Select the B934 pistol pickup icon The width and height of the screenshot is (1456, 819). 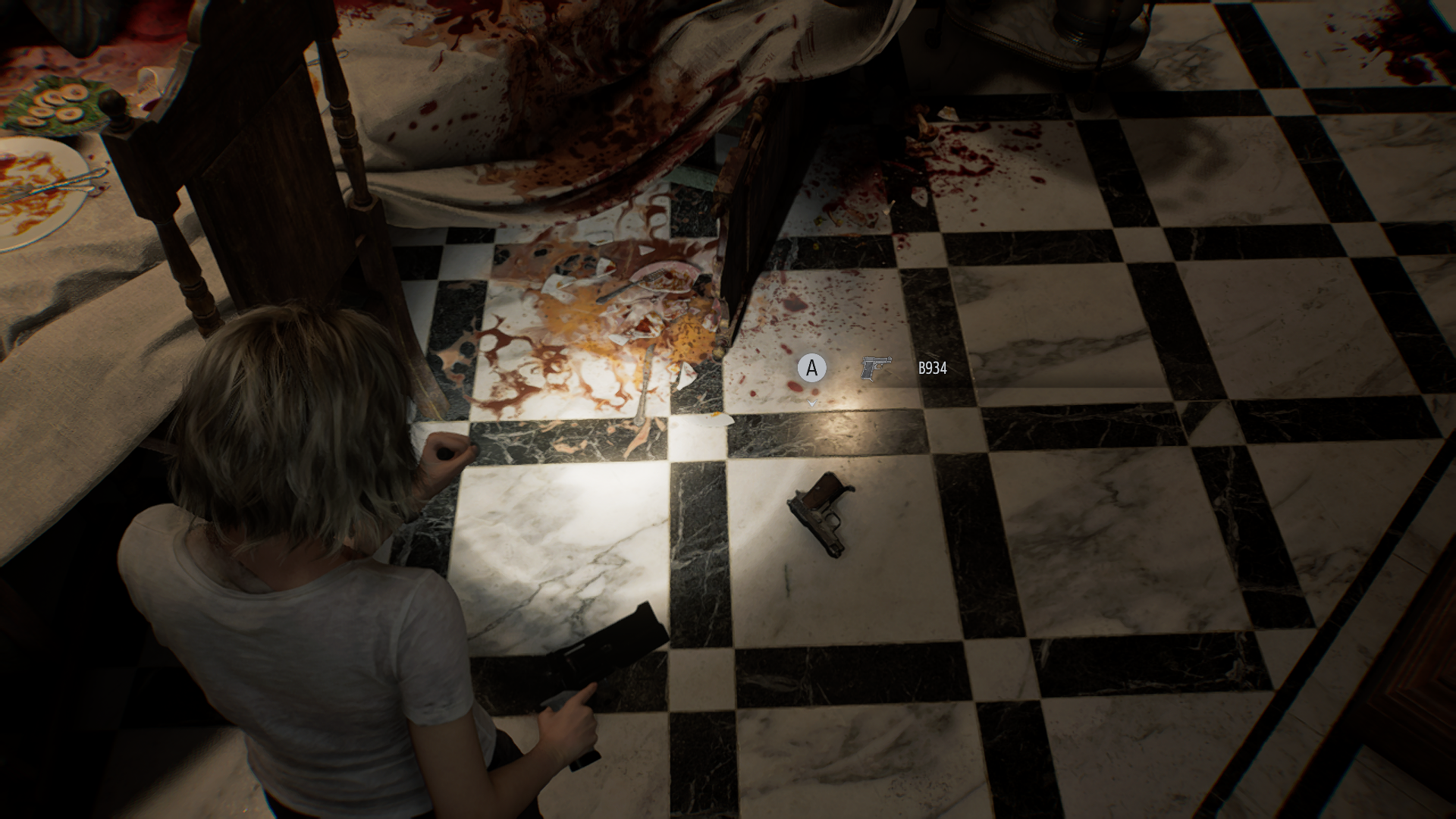876,369
